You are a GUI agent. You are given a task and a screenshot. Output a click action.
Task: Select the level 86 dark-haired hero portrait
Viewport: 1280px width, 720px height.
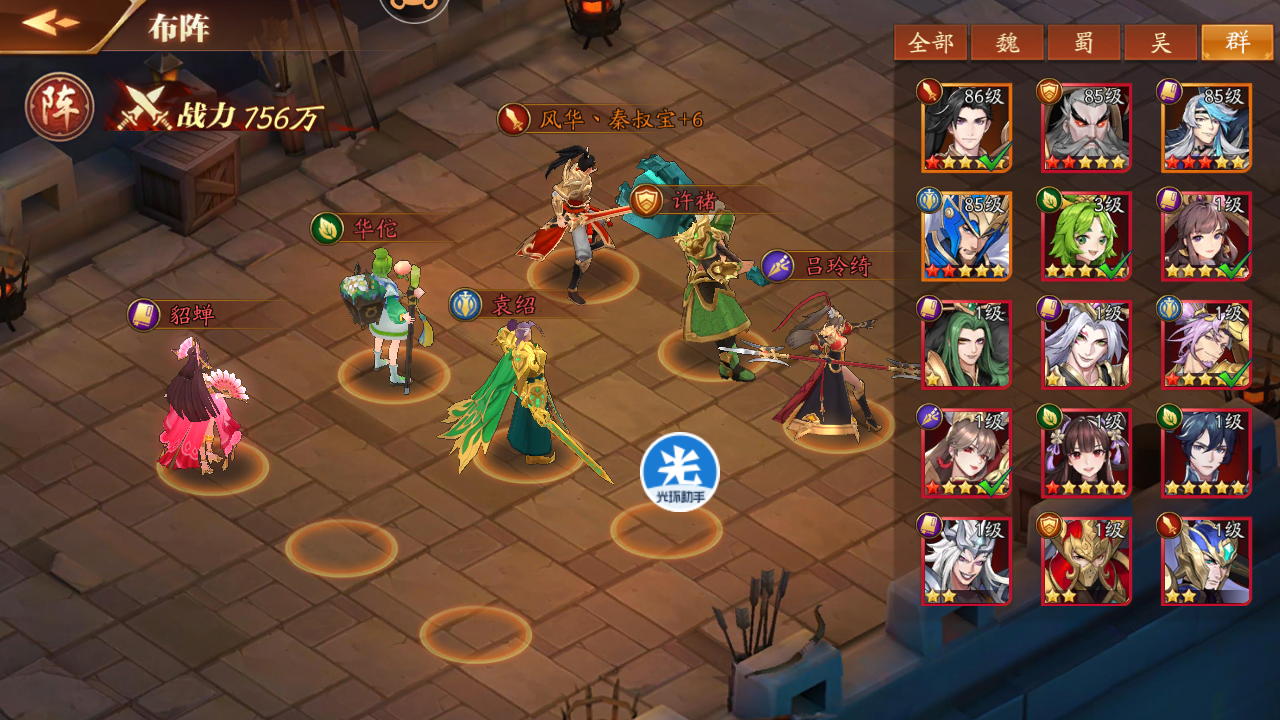[966, 128]
